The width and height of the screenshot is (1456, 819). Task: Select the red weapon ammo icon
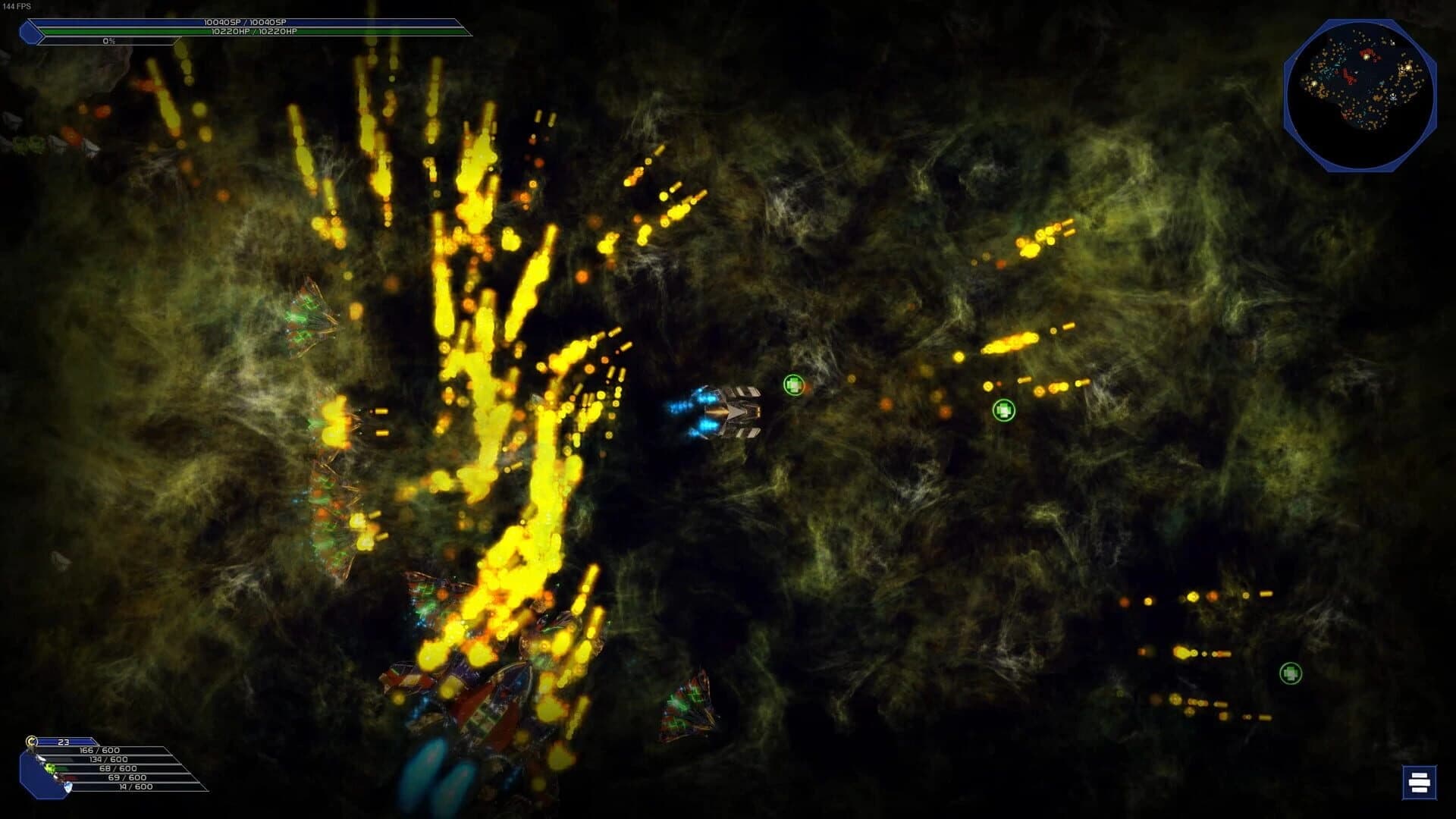tap(59, 778)
